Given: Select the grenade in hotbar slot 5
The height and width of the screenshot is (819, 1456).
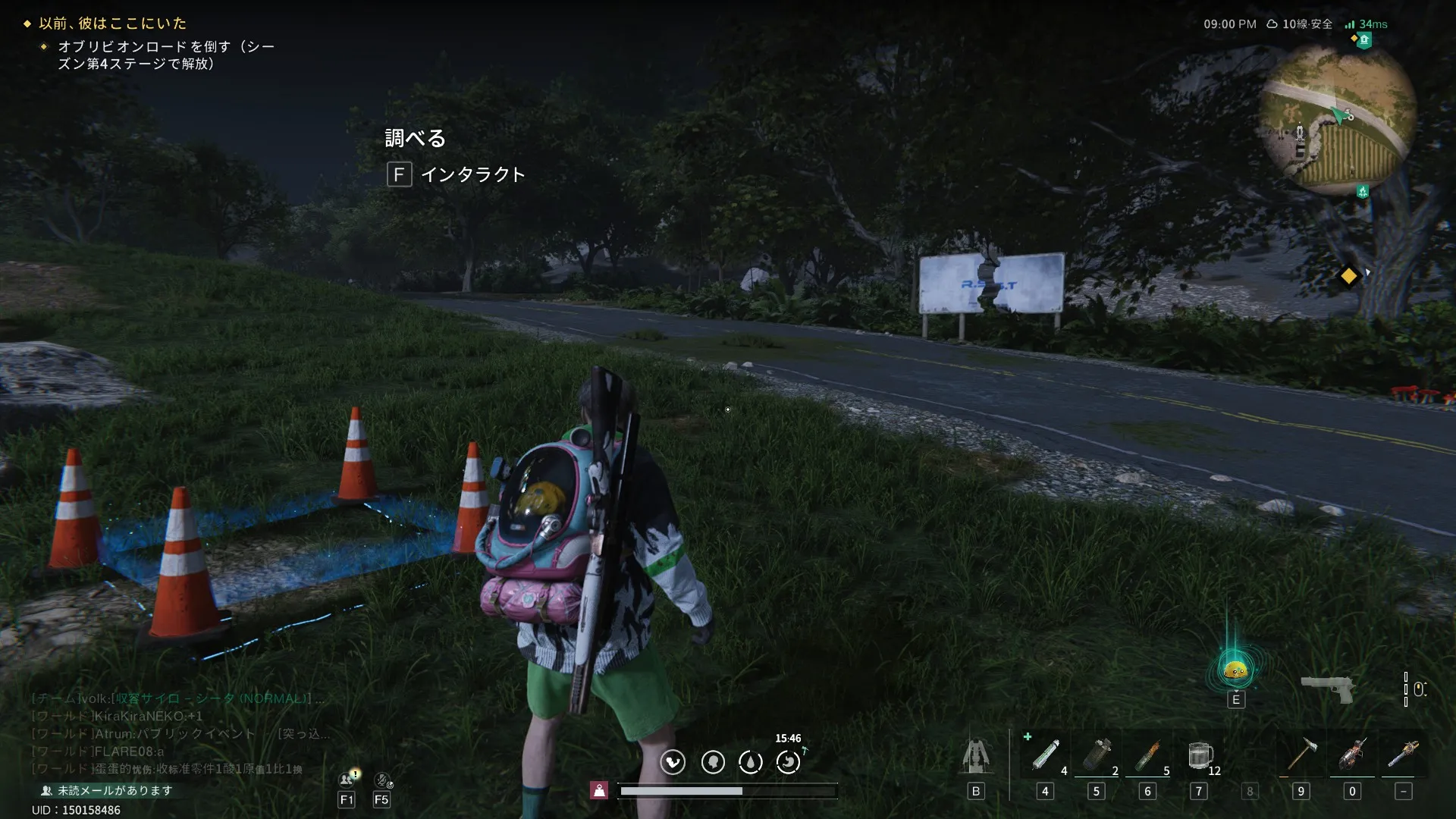Looking at the screenshot, I should point(1097,755).
